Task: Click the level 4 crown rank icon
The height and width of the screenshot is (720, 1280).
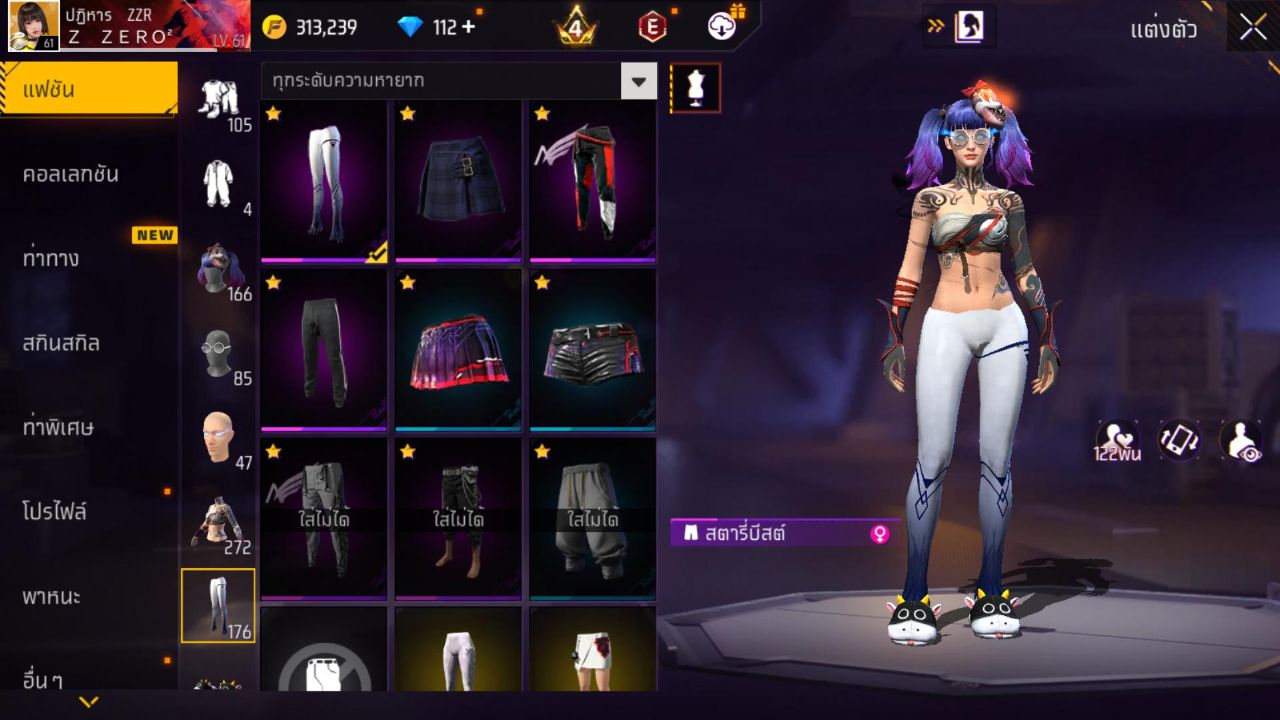Action: pyautogui.click(x=576, y=26)
